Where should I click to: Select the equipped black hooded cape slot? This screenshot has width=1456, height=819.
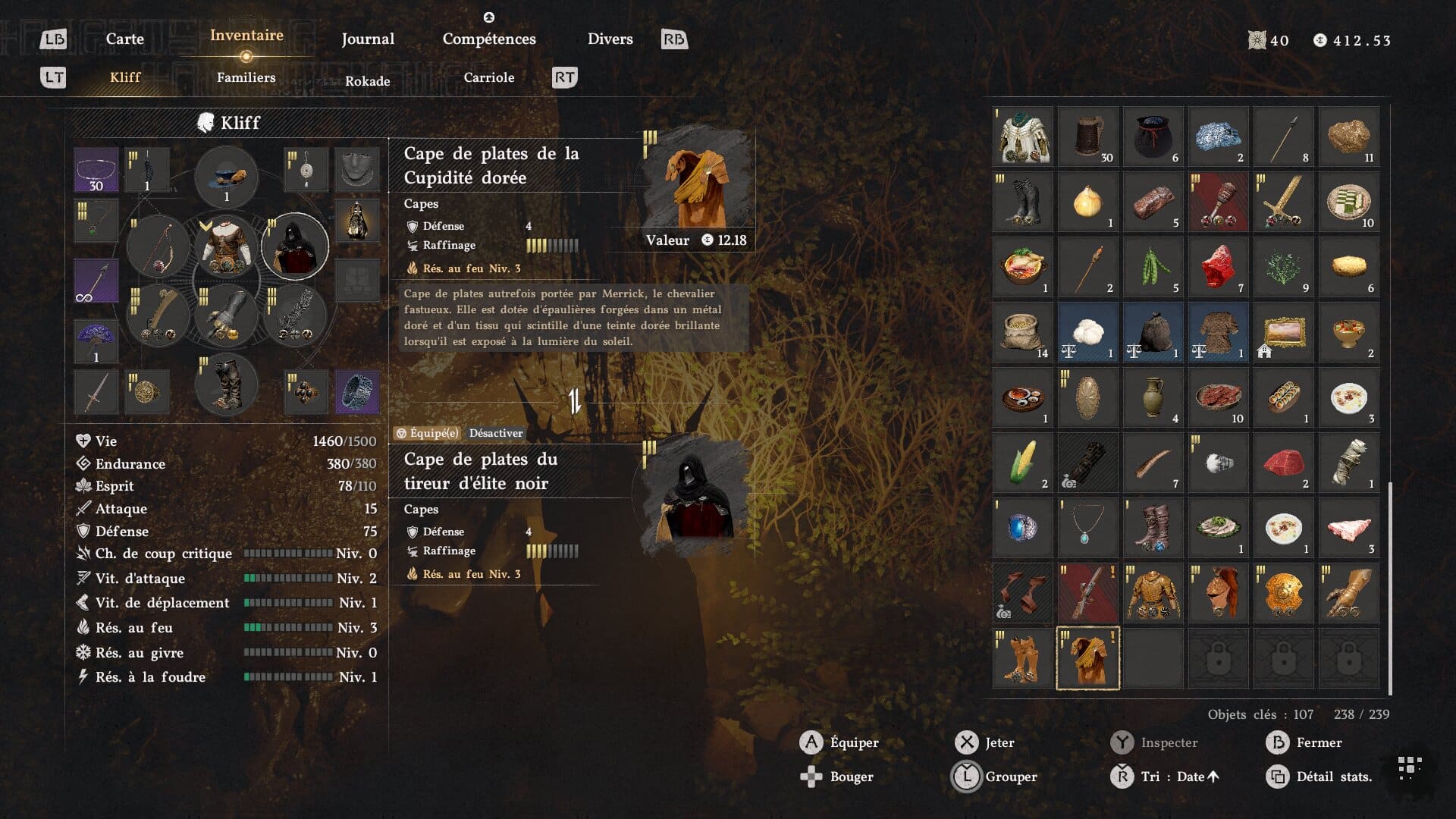[x=295, y=246]
